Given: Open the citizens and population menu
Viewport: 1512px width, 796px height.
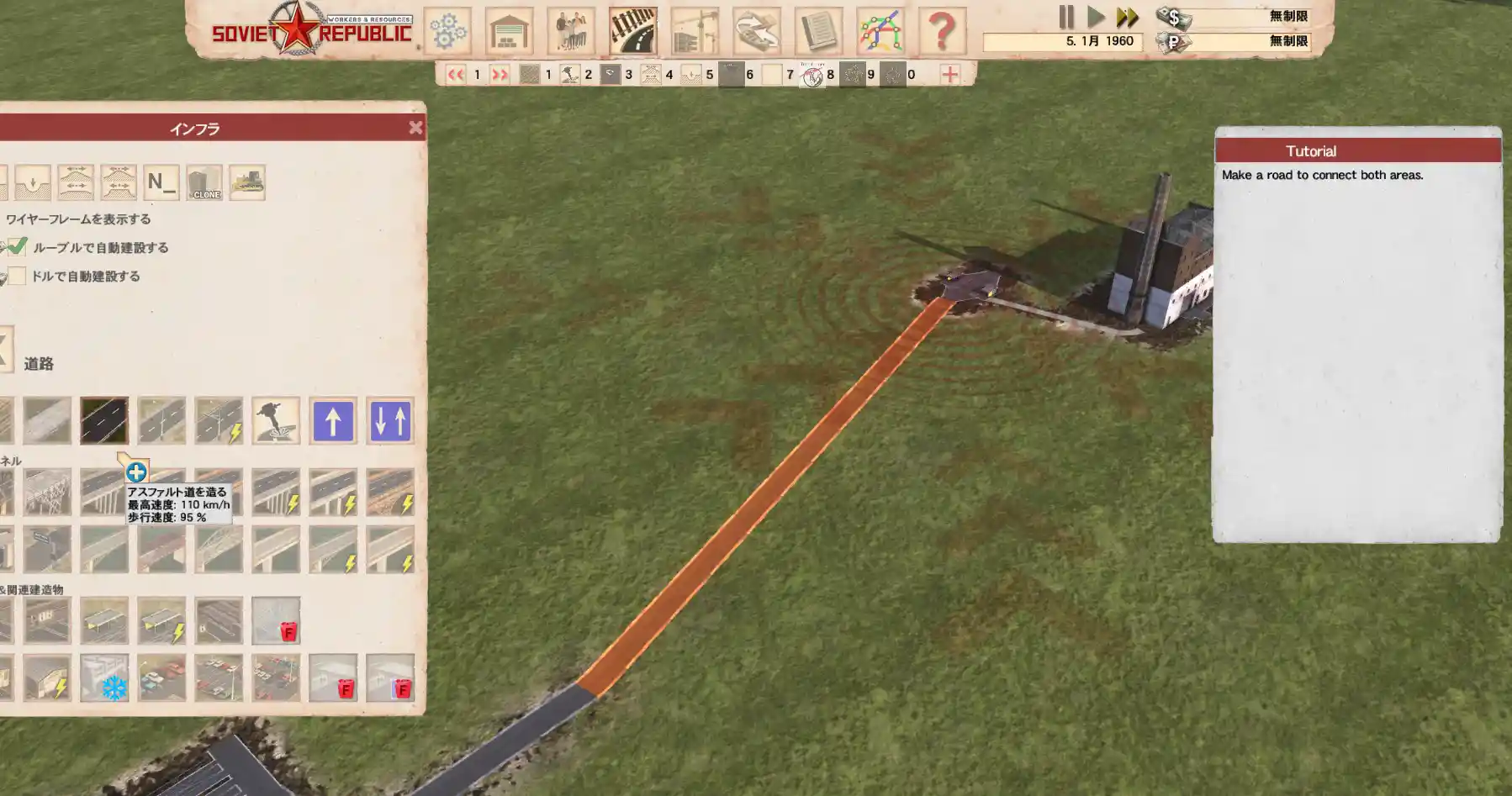Looking at the screenshot, I should [x=571, y=31].
